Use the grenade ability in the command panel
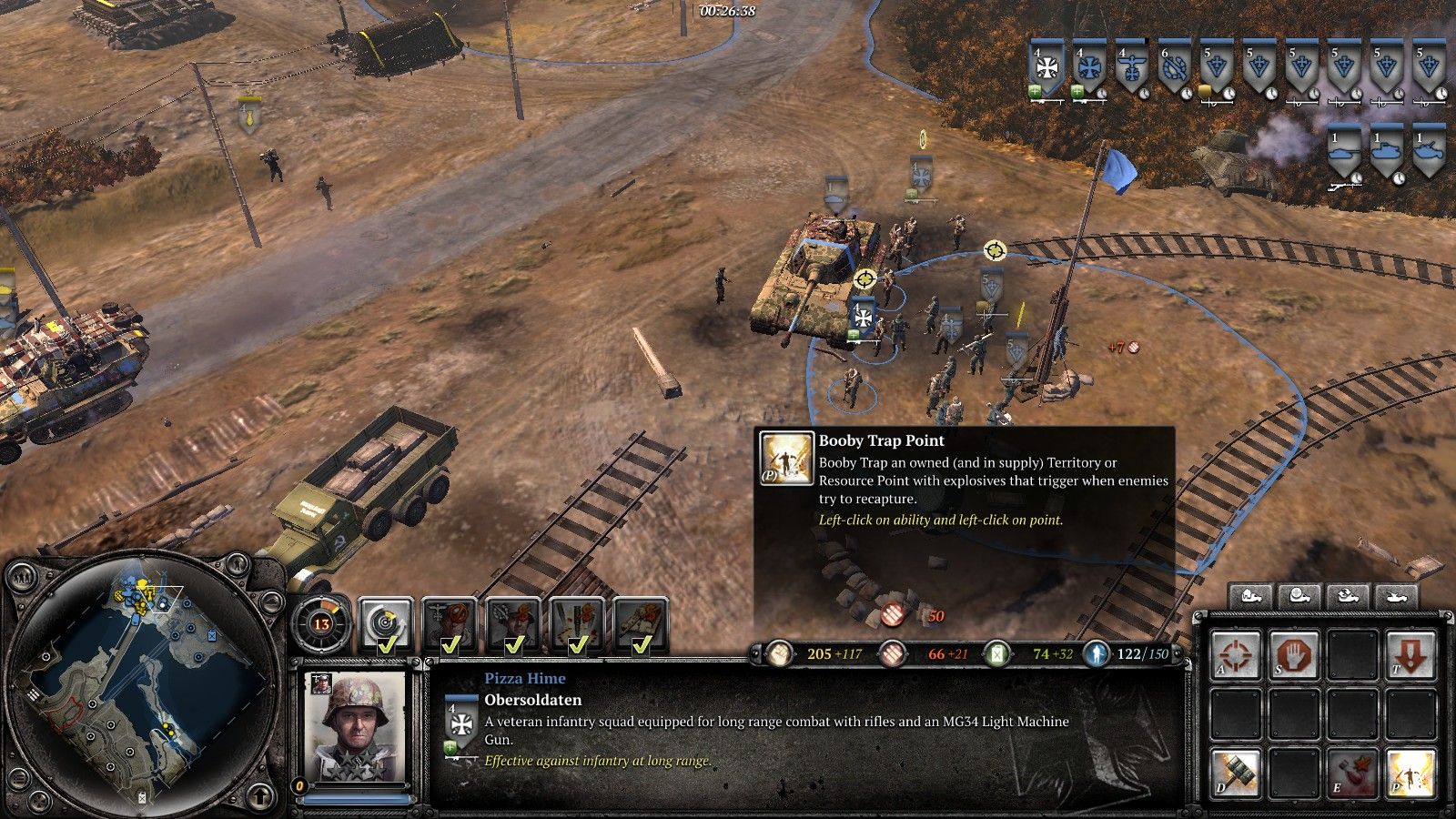This screenshot has width=1456, height=819. 1352,772
